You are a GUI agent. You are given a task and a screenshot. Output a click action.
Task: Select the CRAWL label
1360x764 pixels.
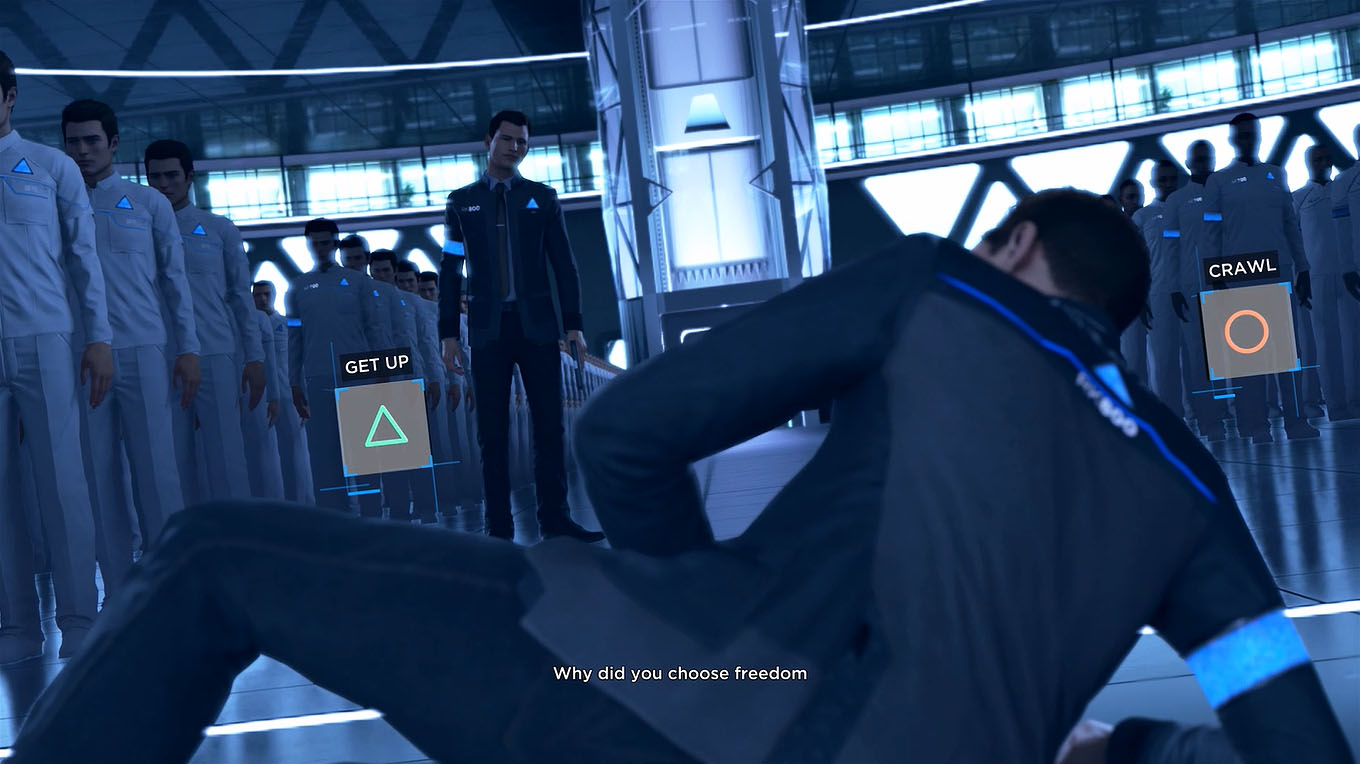(x=1243, y=267)
